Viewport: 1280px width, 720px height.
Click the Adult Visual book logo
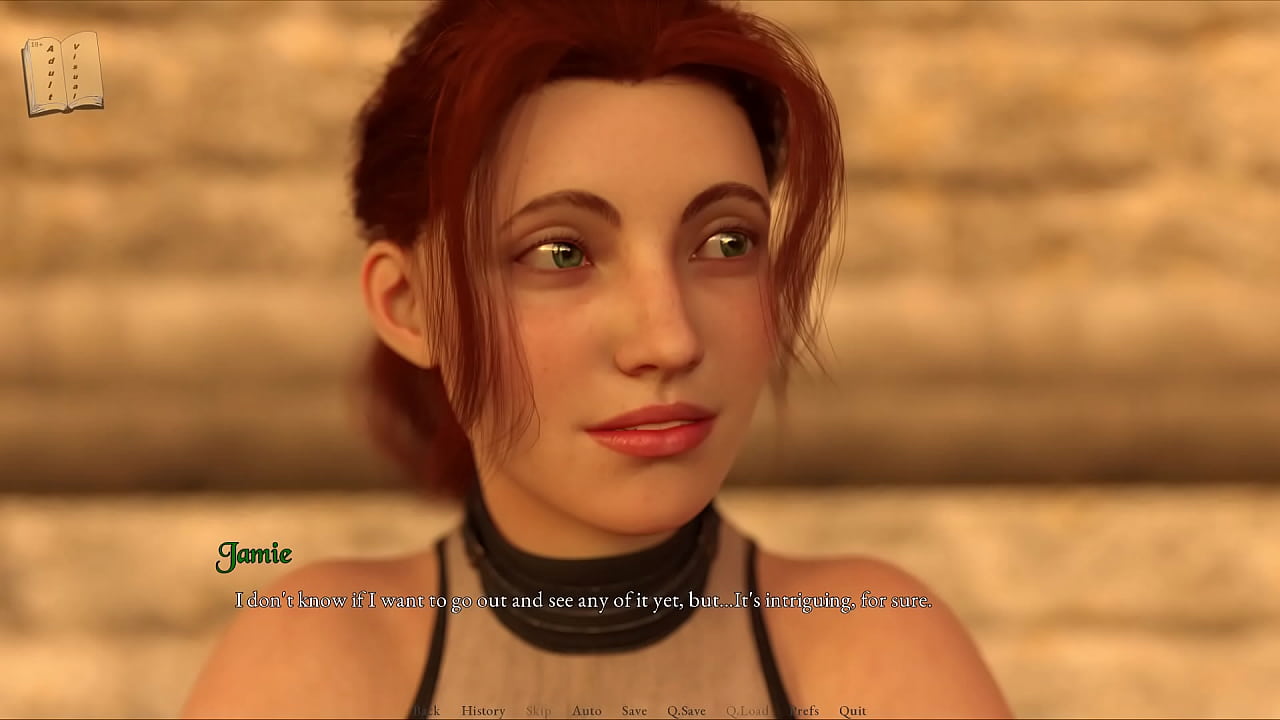coord(62,73)
